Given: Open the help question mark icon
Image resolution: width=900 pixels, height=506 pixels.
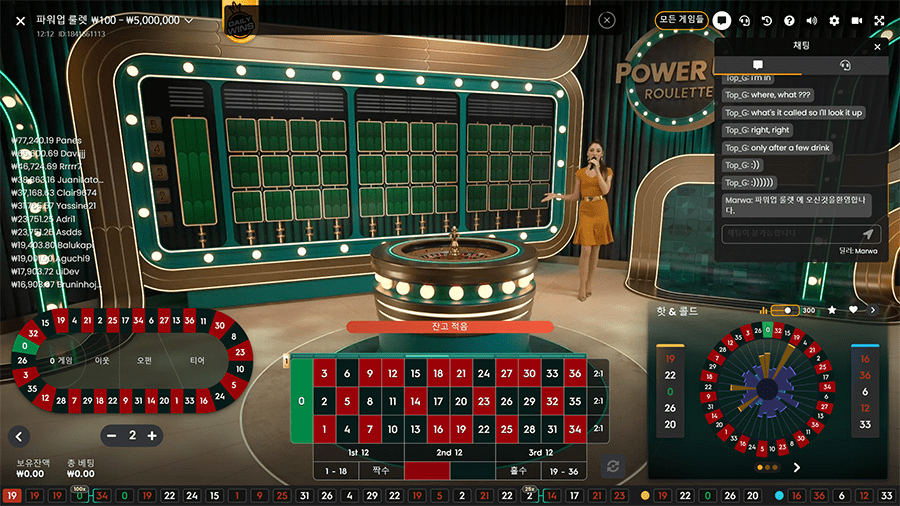Looking at the screenshot, I should [x=789, y=20].
